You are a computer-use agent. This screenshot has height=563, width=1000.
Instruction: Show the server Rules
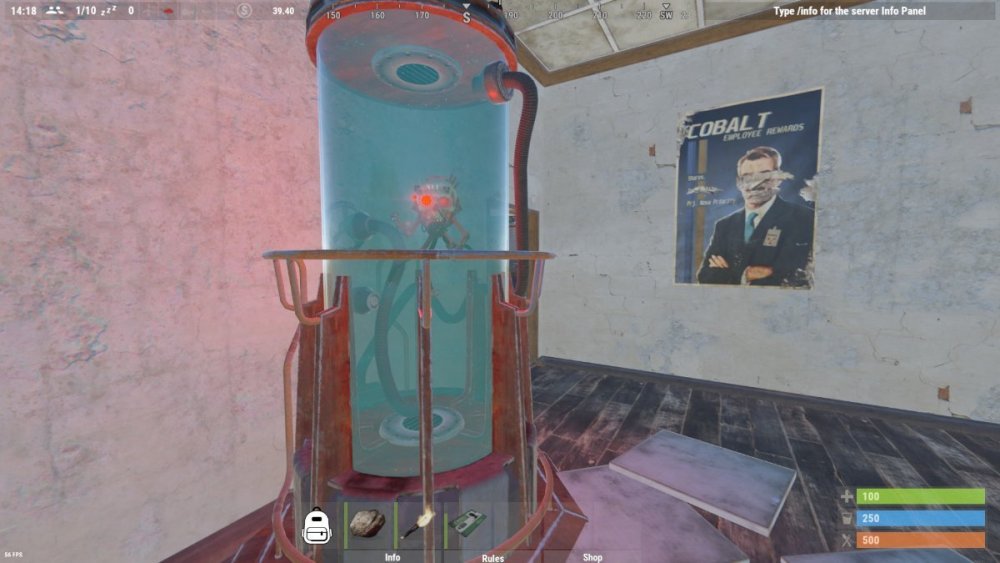[x=492, y=557]
